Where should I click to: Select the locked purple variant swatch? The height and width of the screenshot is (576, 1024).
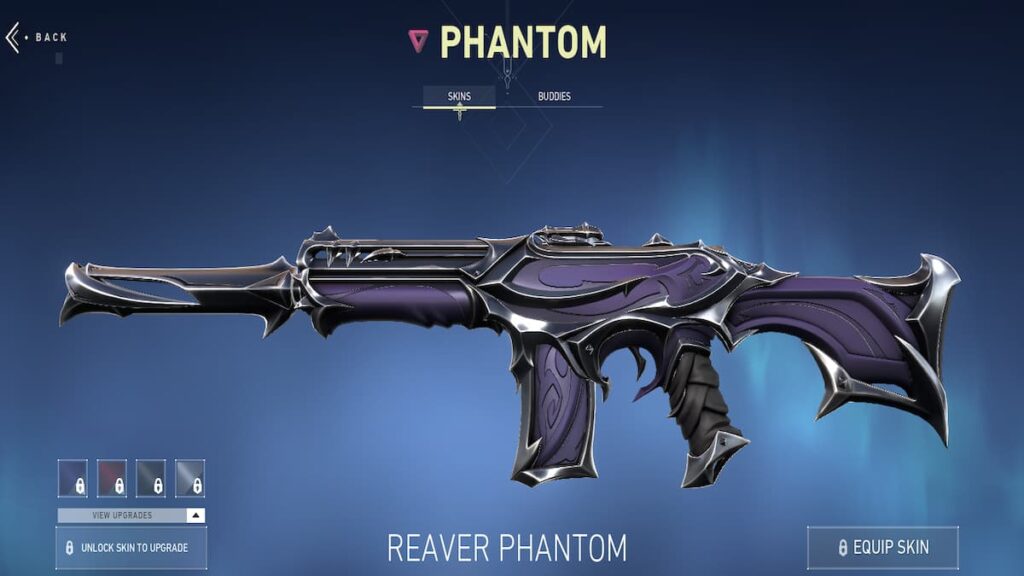coord(73,478)
